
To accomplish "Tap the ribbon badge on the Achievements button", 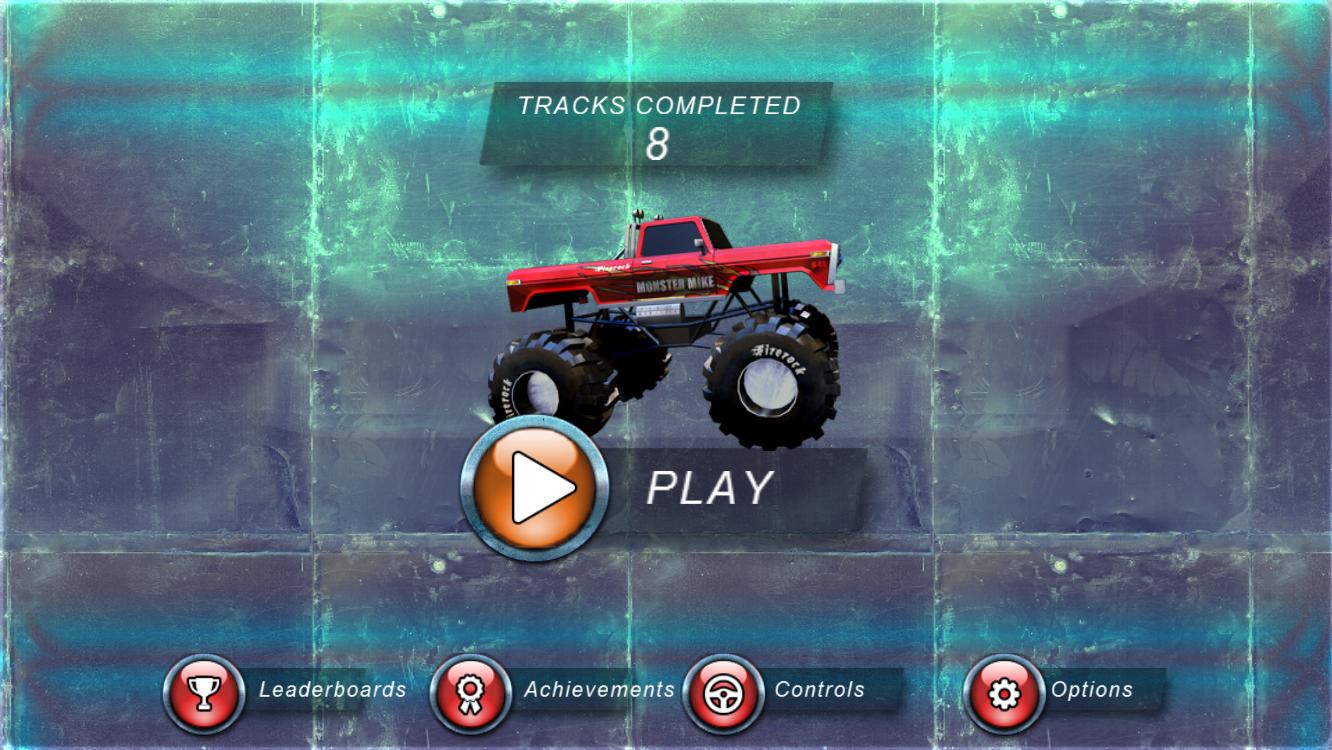I will coord(468,689).
